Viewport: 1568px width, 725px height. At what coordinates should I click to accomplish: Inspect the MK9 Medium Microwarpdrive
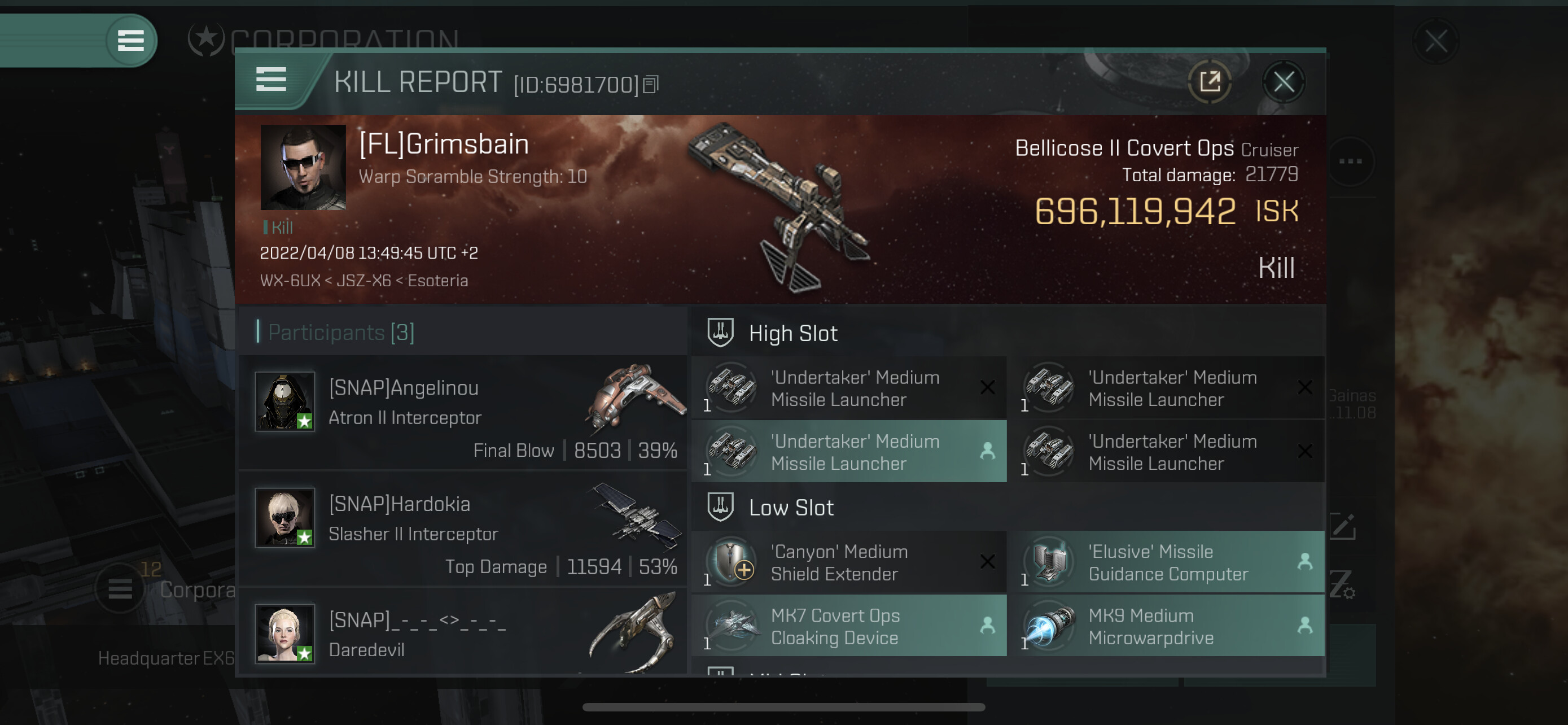click(1166, 626)
